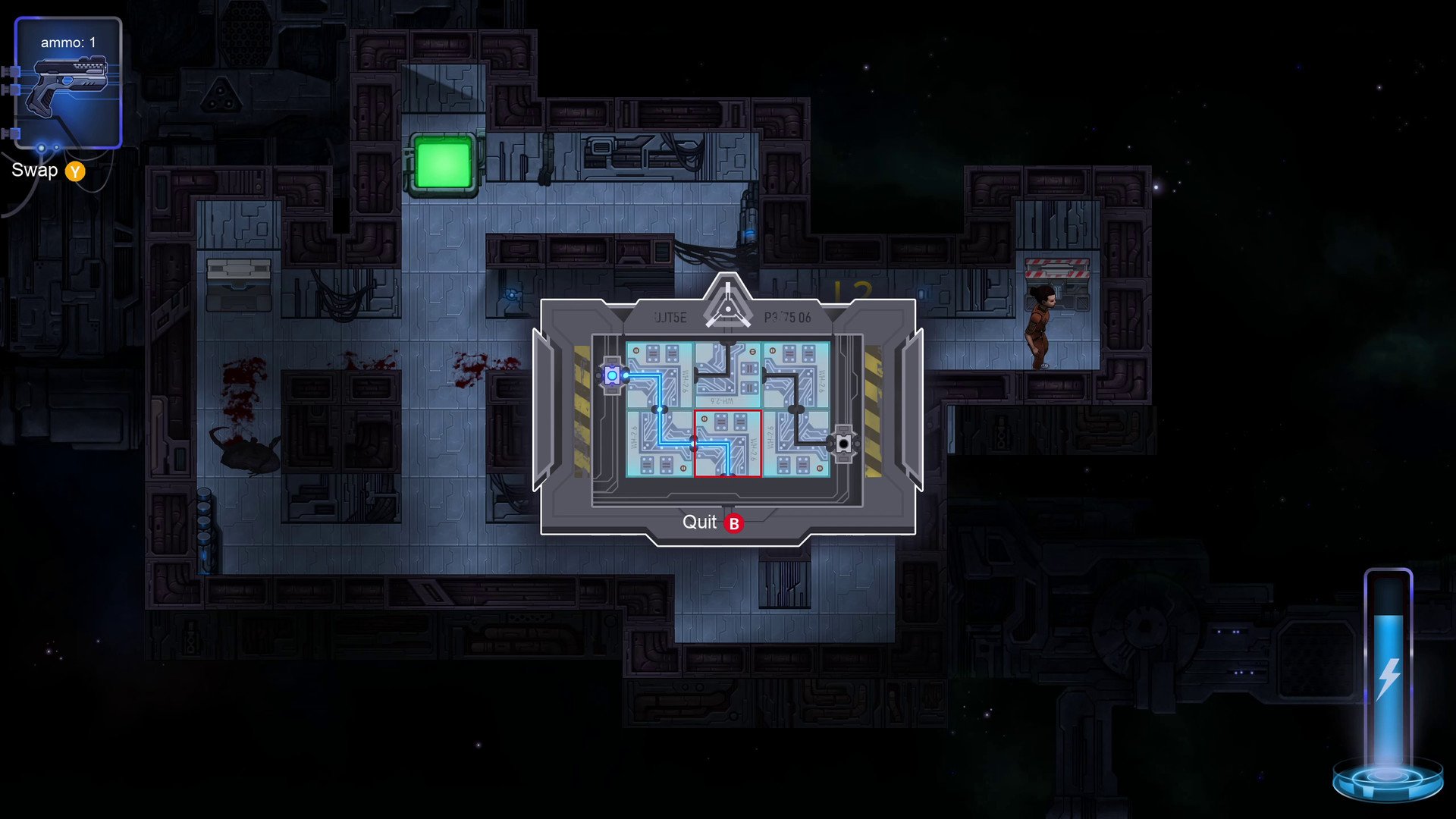Pick the bottom-right circuit tile by the dark node
Viewport: 1456px width, 819px height.
click(796, 444)
